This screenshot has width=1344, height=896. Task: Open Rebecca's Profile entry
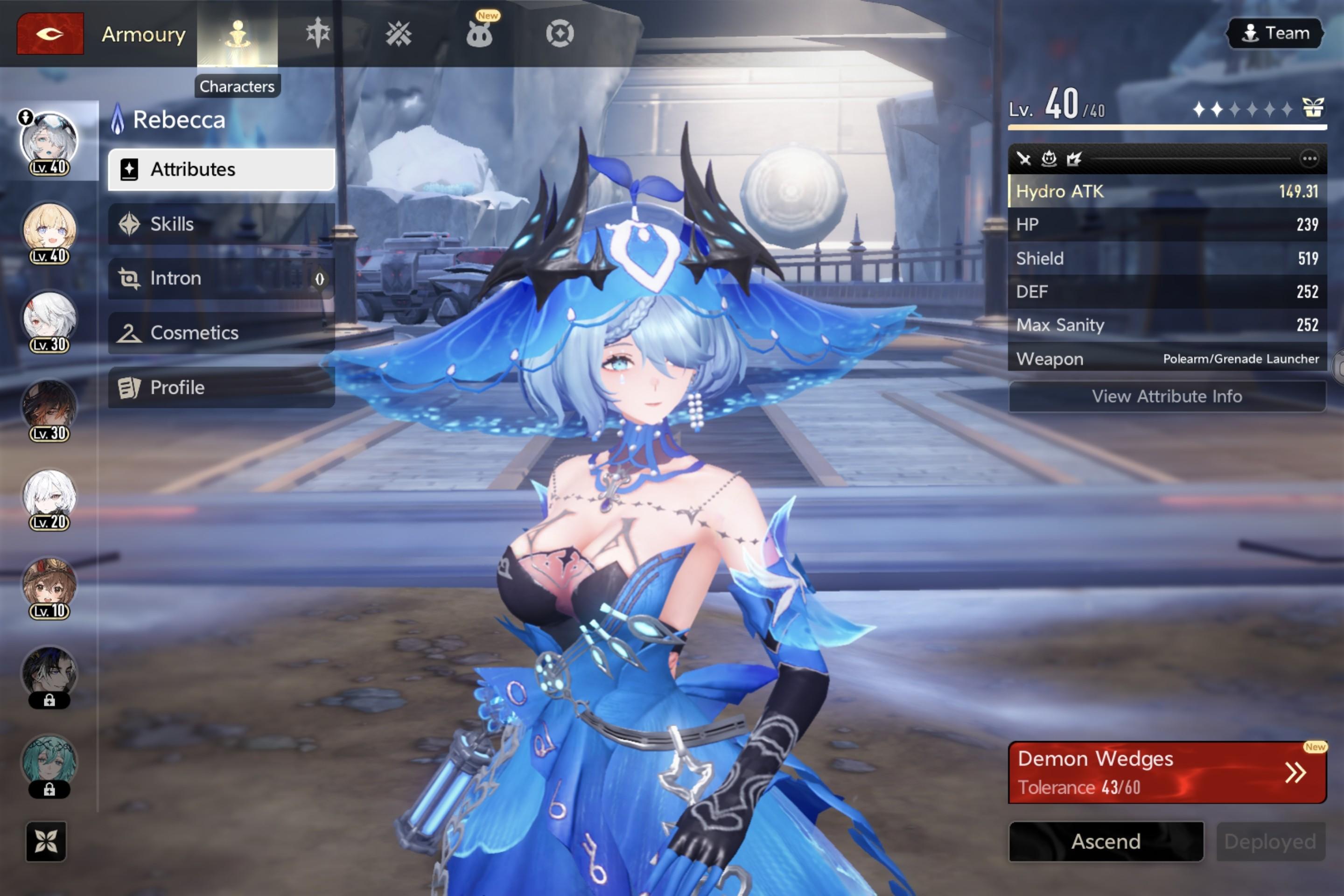click(x=221, y=387)
